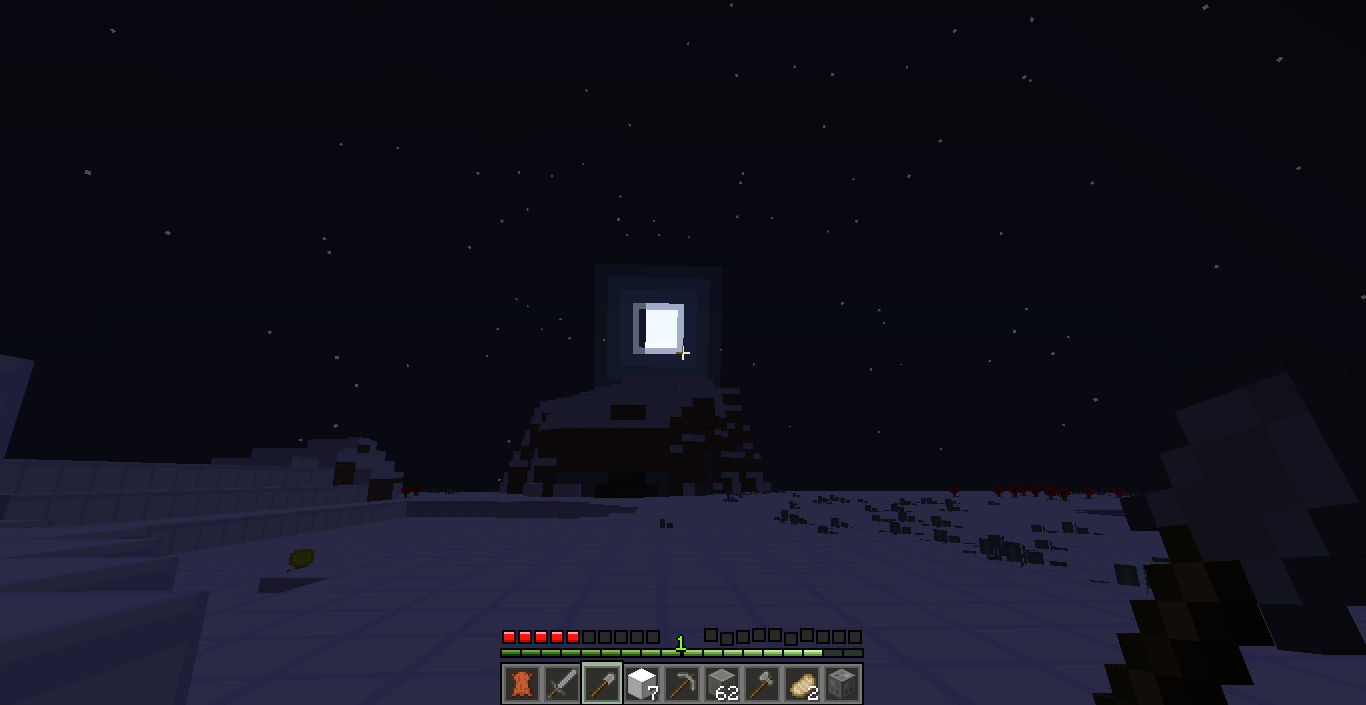Switch to the stone pickaxe slot
Screen dimensions: 1366x705
682,684
